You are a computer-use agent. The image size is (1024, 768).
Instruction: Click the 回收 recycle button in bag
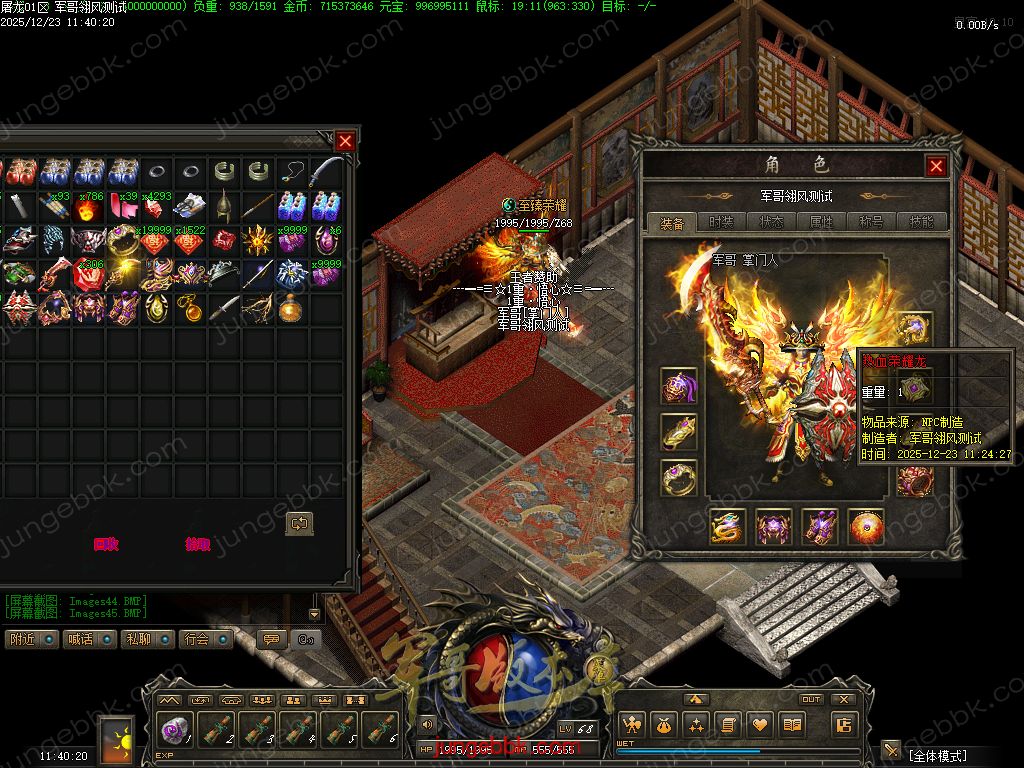[x=106, y=545]
